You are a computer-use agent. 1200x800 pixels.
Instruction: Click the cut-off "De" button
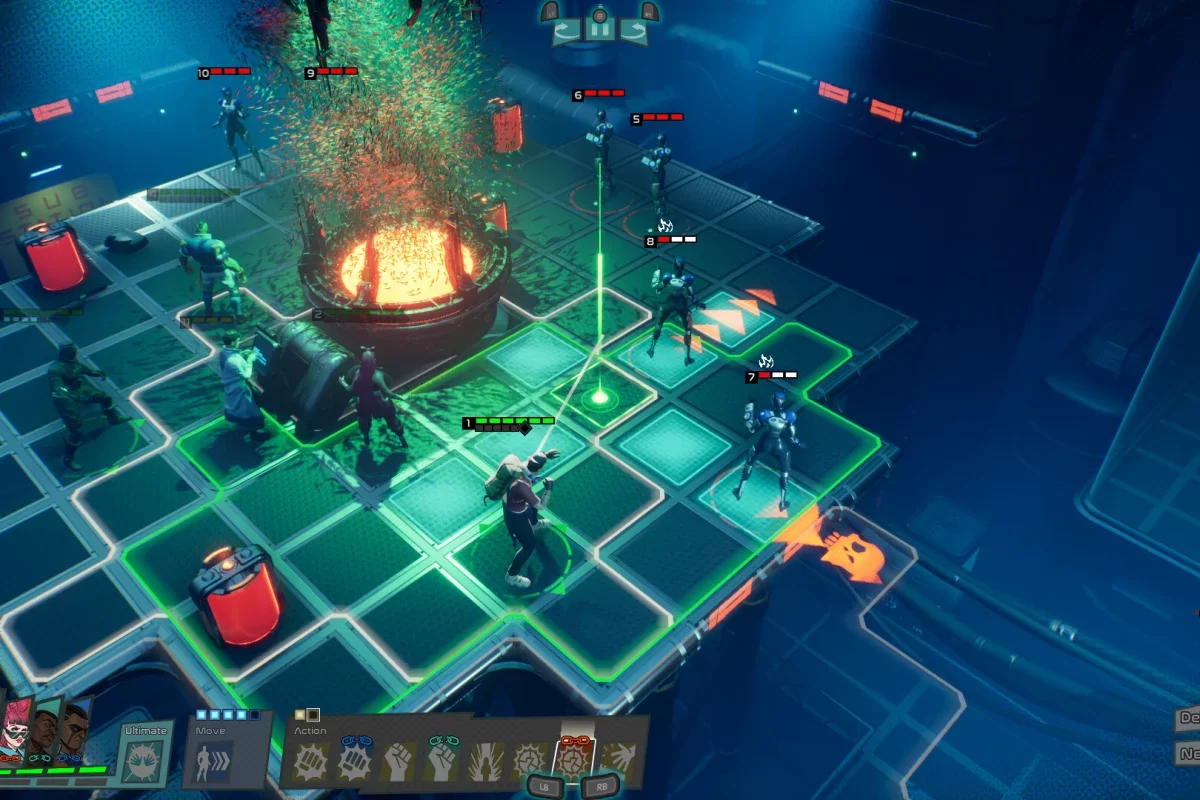pos(1188,719)
